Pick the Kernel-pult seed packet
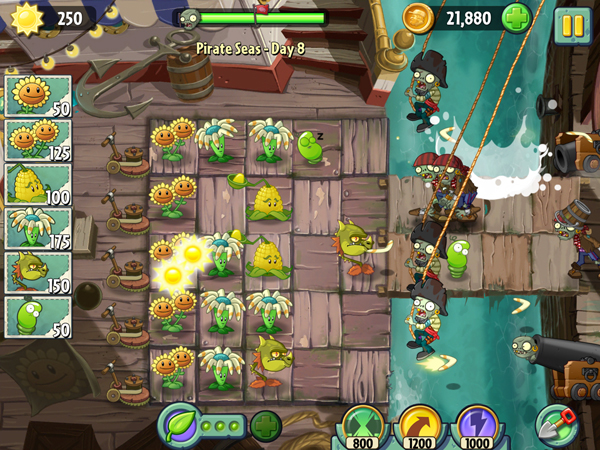The width and height of the screenshot is (600, 450). coord(38,184)
